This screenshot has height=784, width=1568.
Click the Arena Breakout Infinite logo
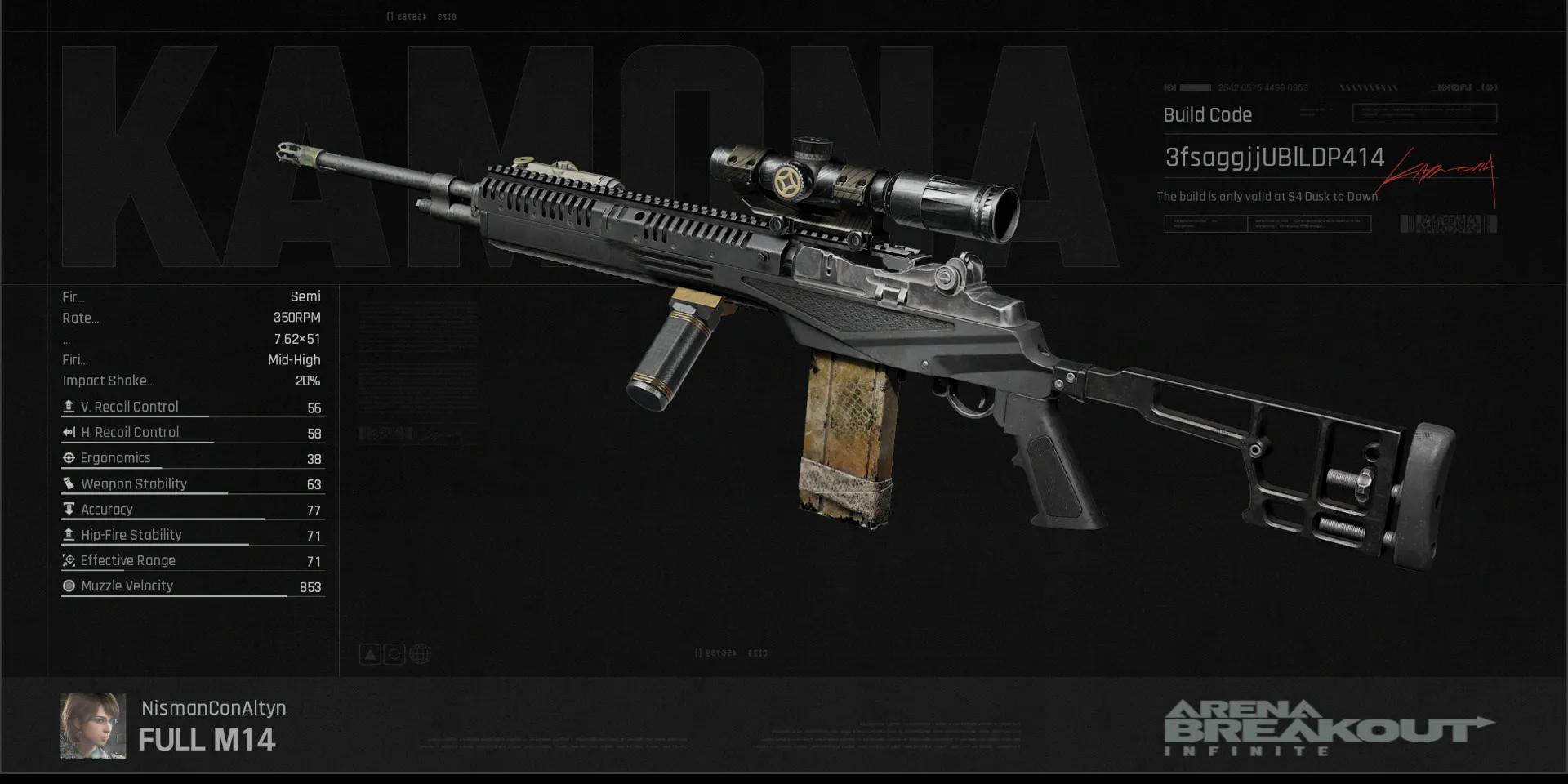coord(1328,728)
